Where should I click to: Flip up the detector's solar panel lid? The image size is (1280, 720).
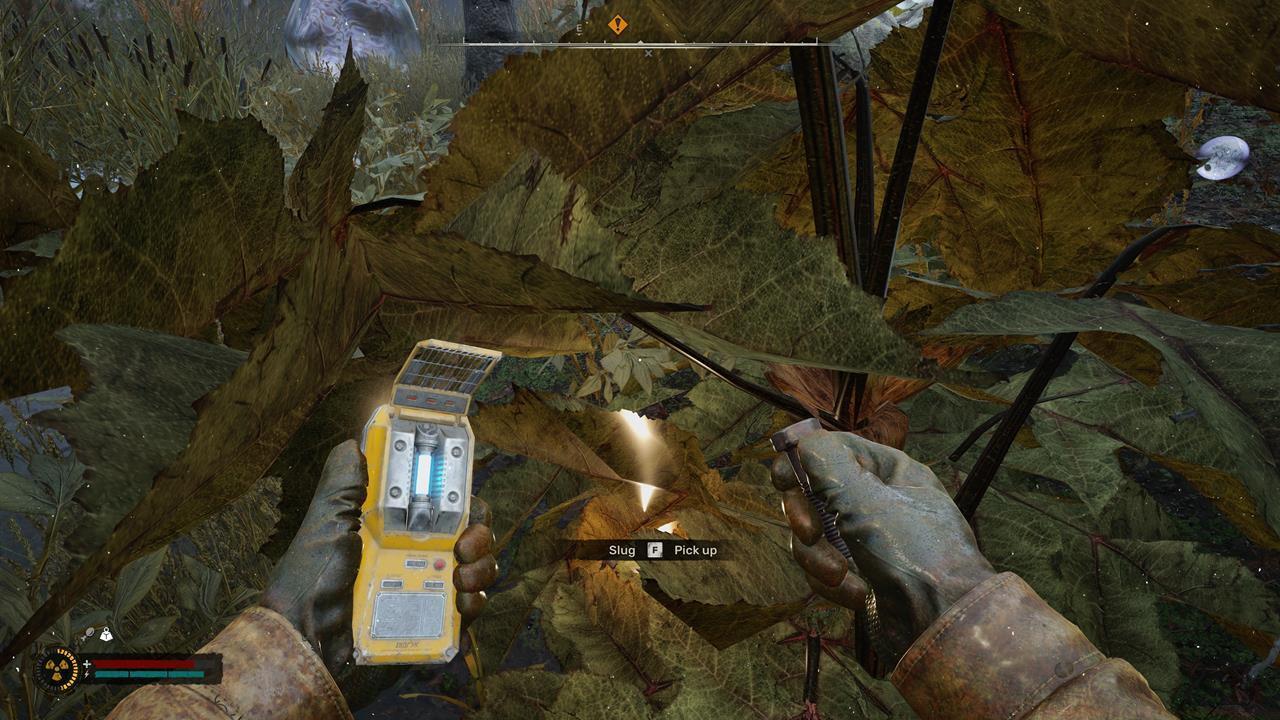point(447,369)
